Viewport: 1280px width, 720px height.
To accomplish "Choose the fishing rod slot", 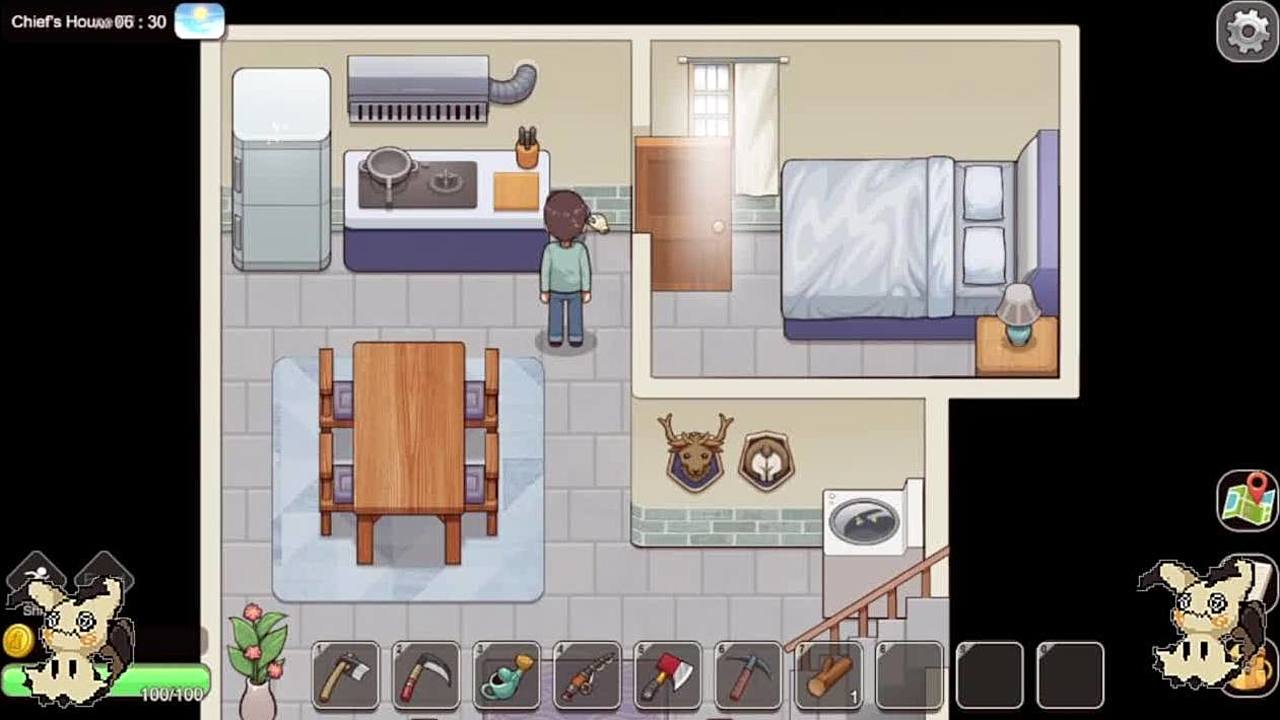I will tap(587, 675).
